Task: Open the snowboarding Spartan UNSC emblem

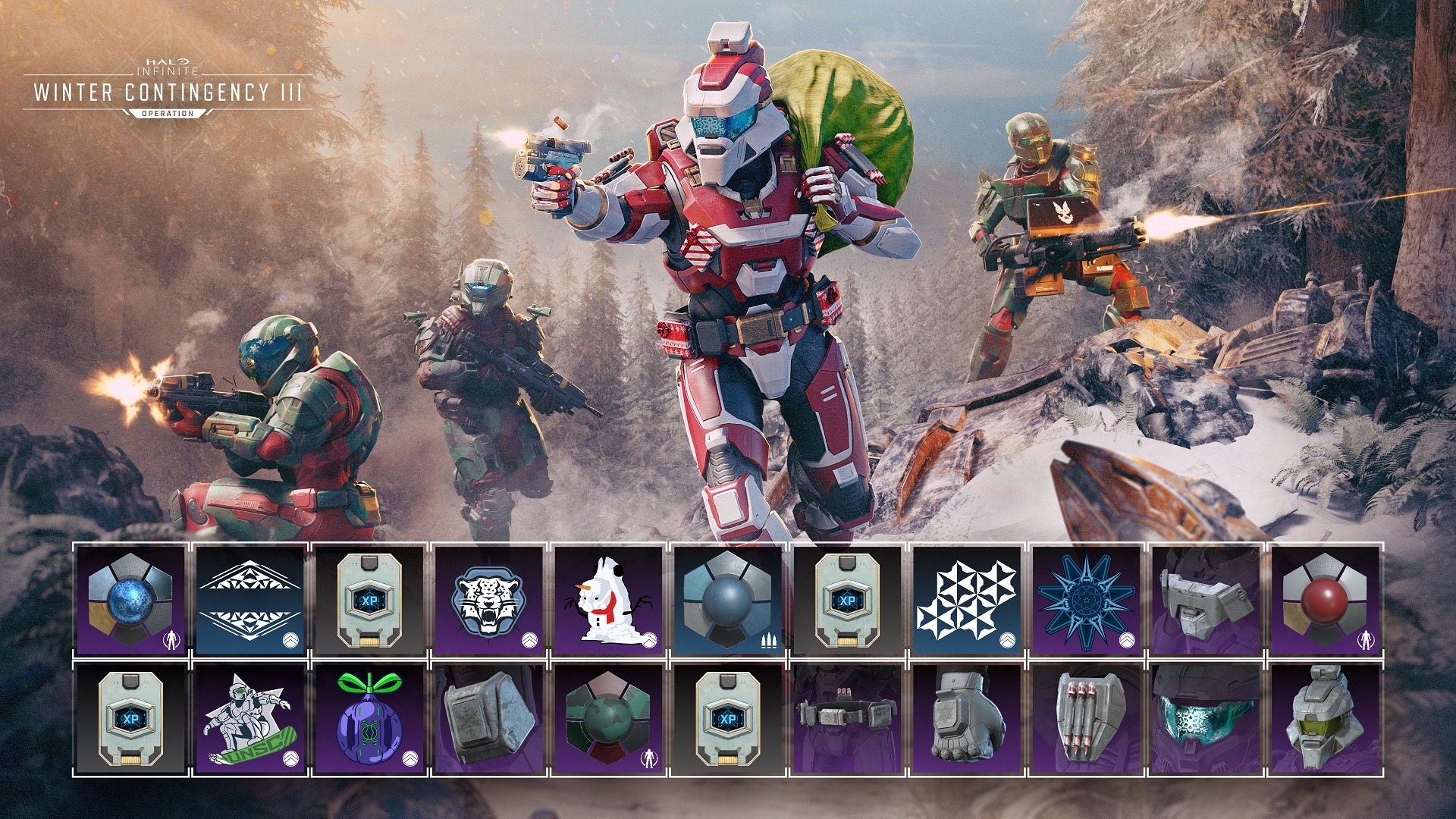Action: 250,719
